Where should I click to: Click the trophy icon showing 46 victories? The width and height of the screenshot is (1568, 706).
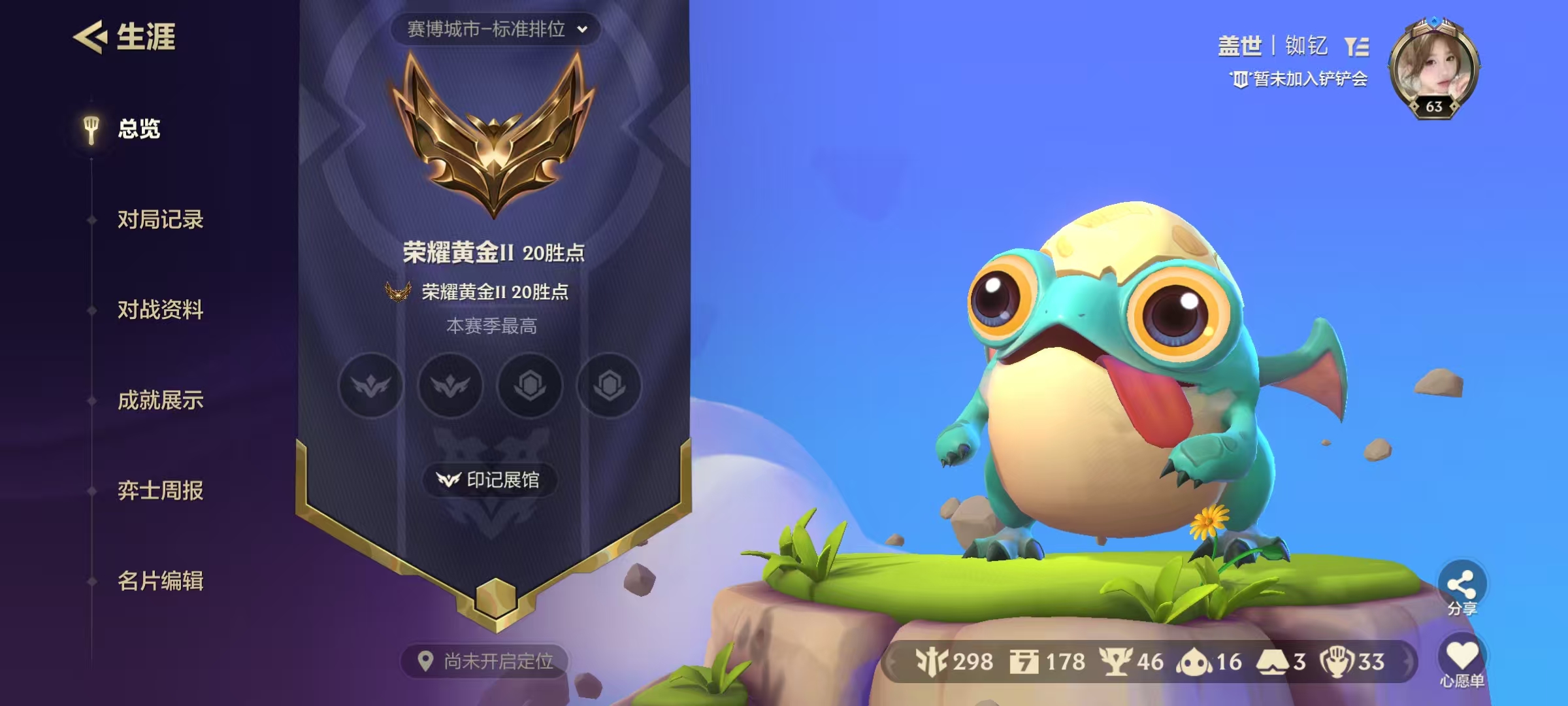pyautogui.click(x=1117, y=662)
